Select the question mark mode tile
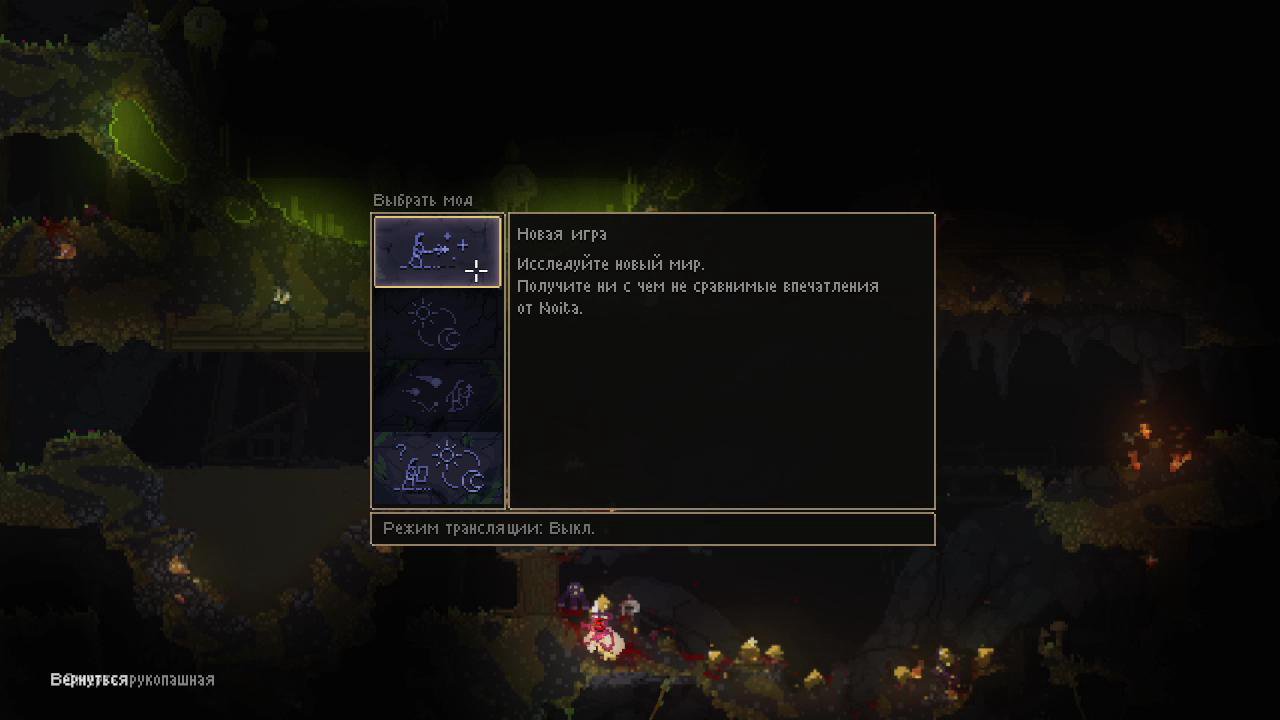Screen dimensions: 1280x720 point(437,468)
